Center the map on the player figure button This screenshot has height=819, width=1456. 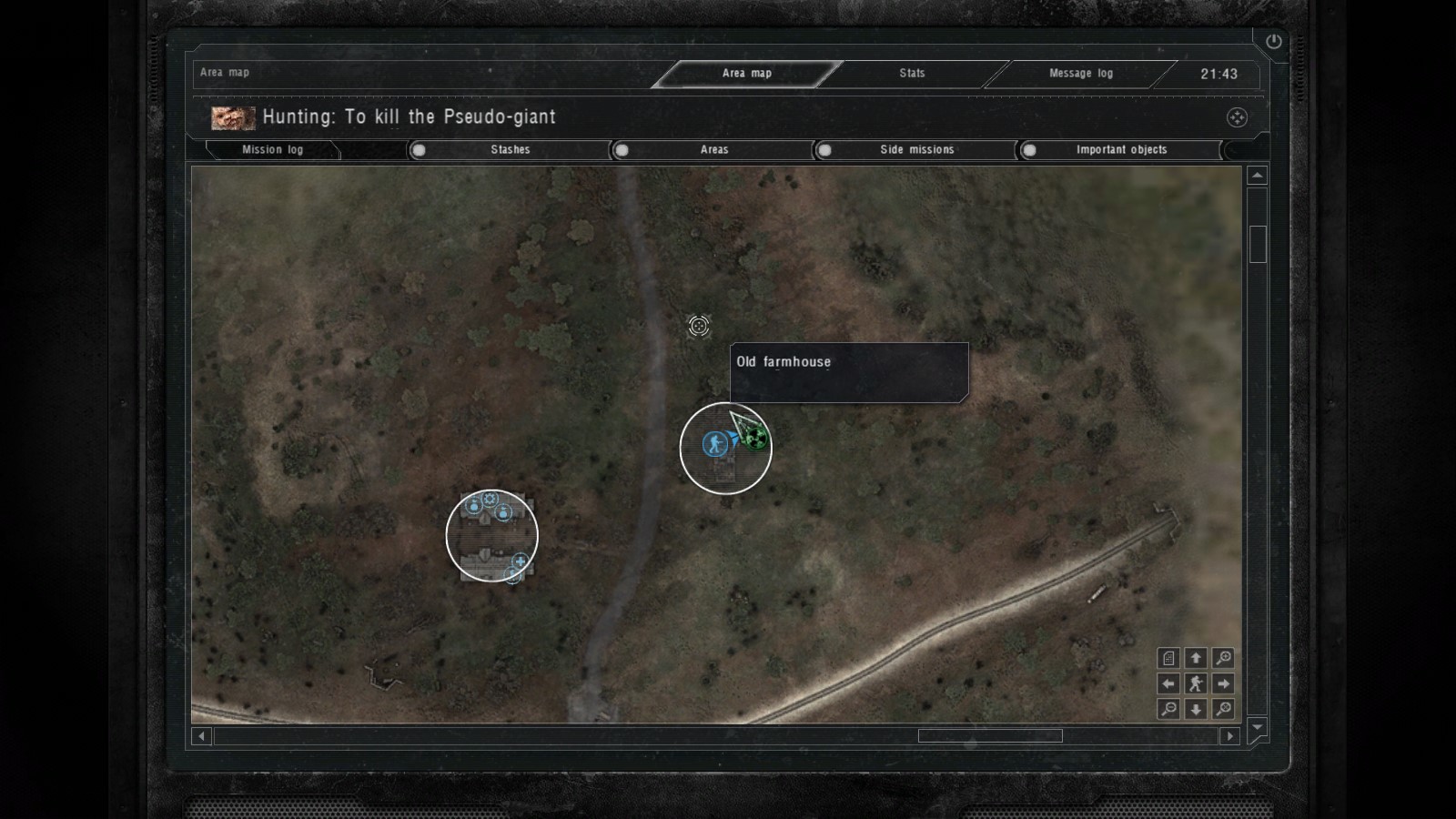1196,683
